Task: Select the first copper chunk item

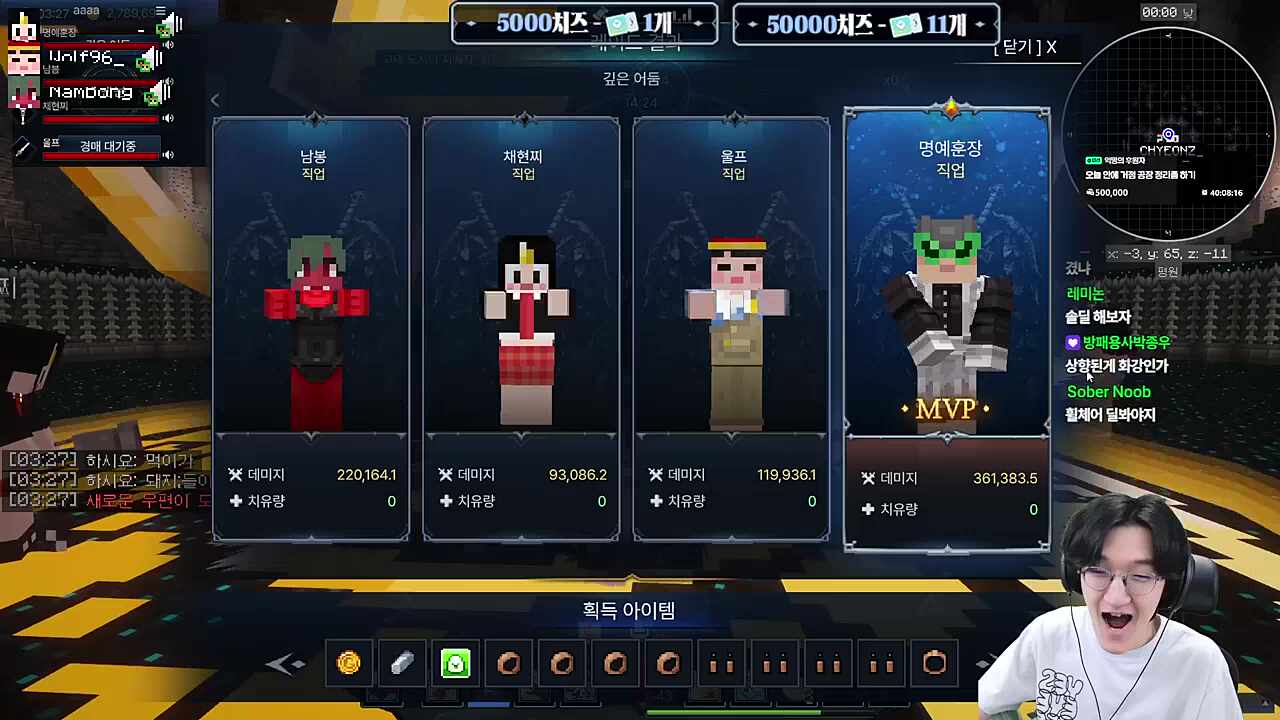Action: click(x=508, y=662)
